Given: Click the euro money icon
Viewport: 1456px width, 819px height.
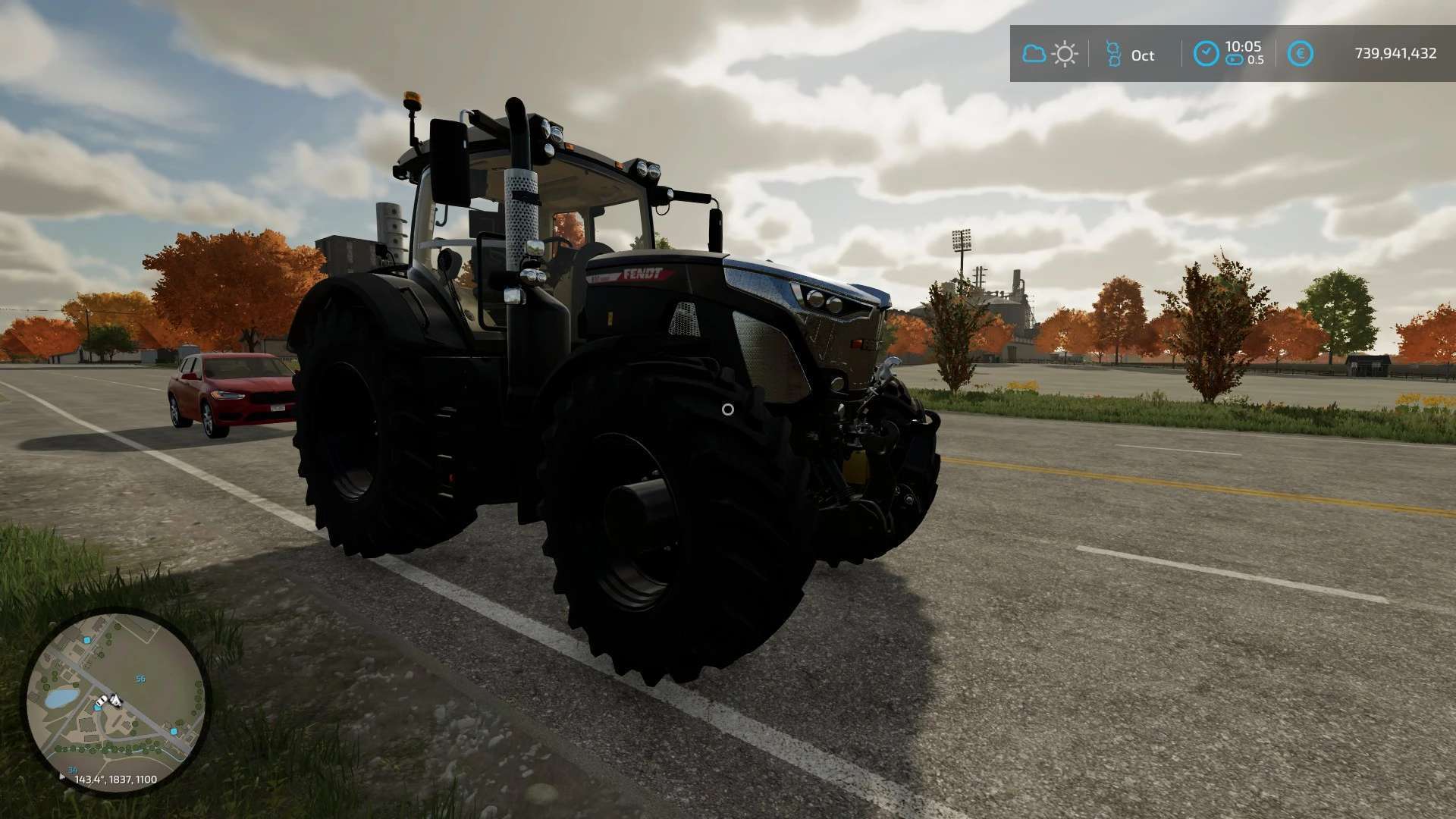Looking at the screenshot, I should tap(1301, 54).
